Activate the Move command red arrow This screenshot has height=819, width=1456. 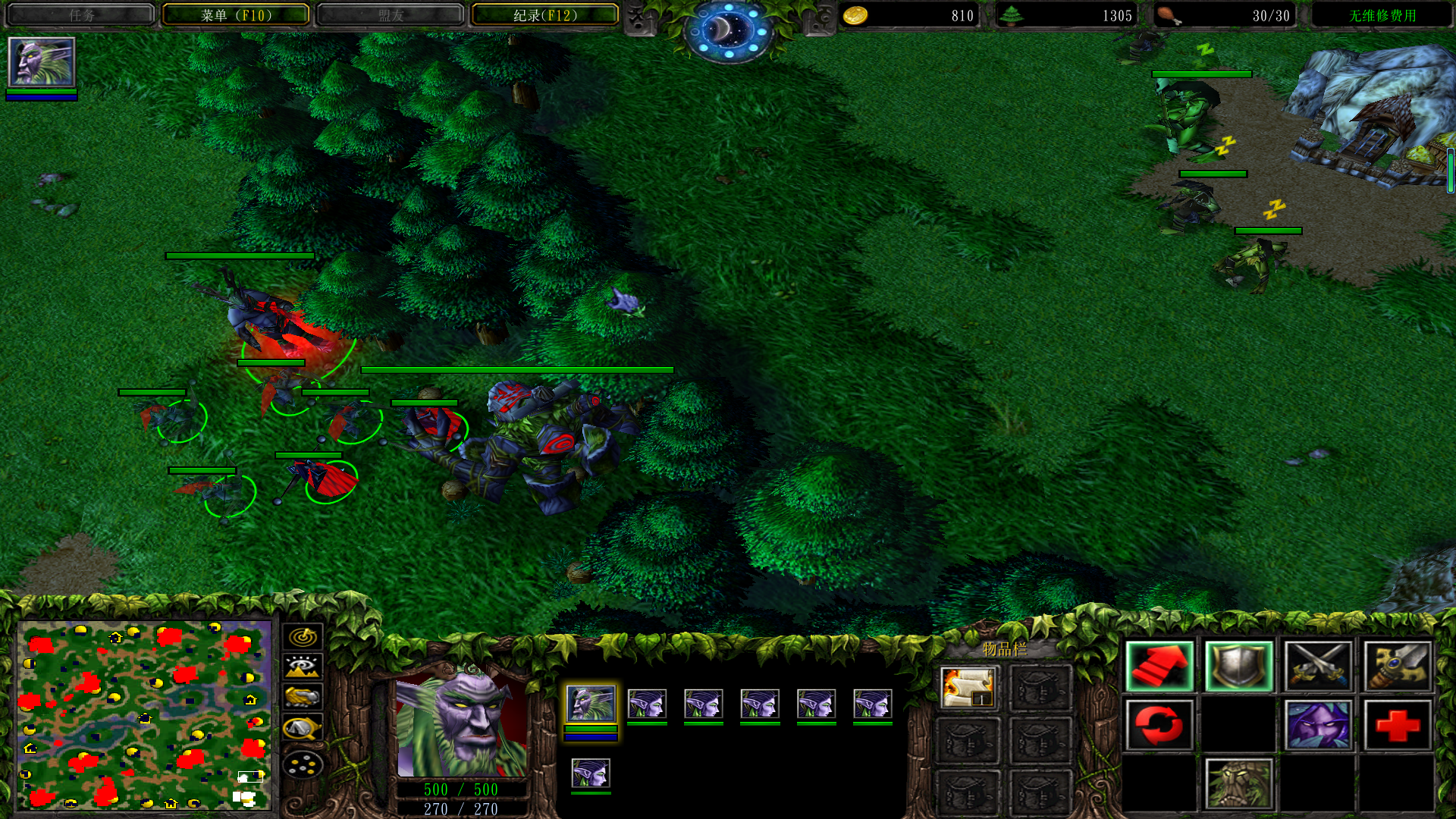coord(1159,667)
